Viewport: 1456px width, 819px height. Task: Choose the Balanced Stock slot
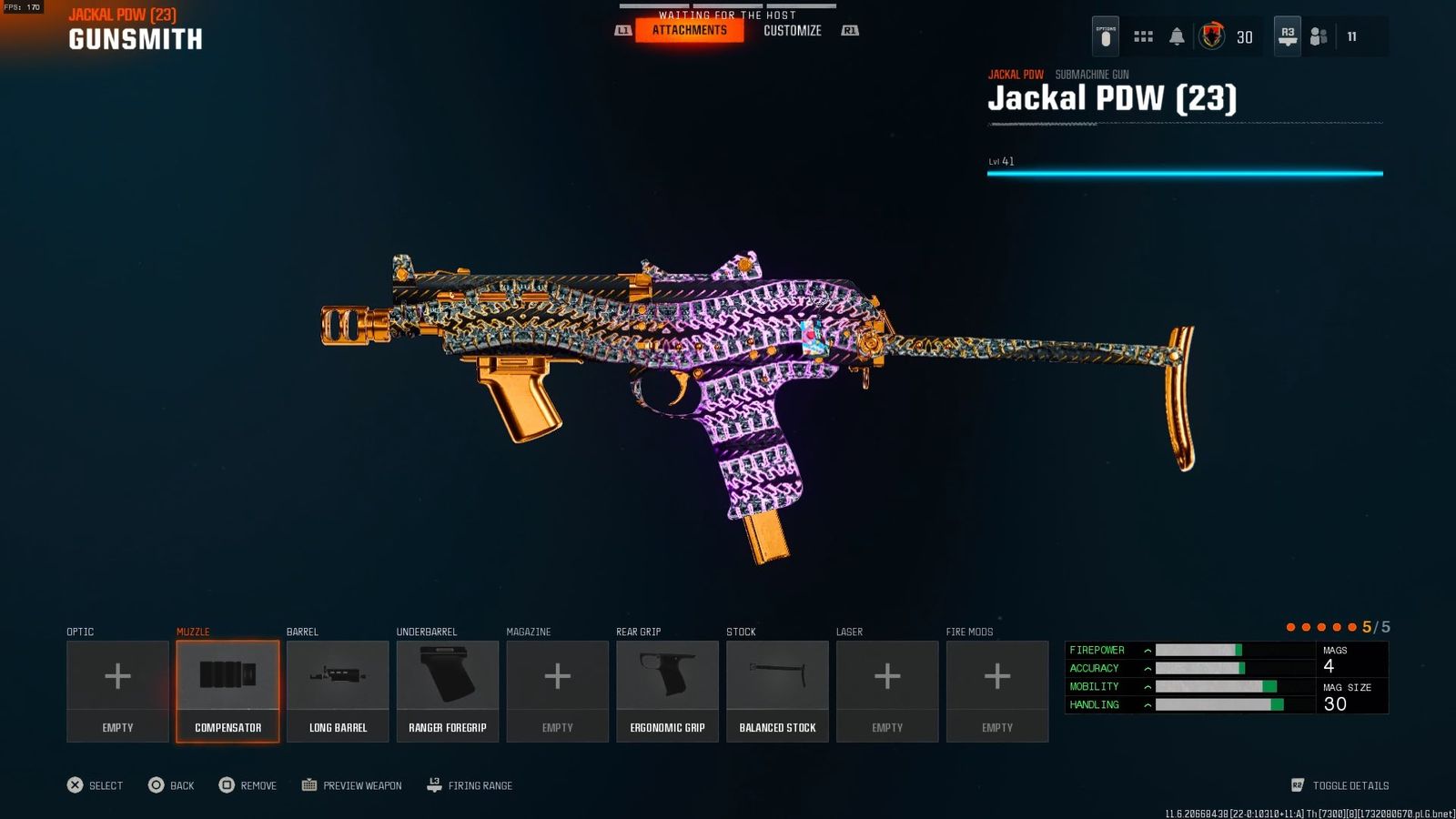click(777, 691)
